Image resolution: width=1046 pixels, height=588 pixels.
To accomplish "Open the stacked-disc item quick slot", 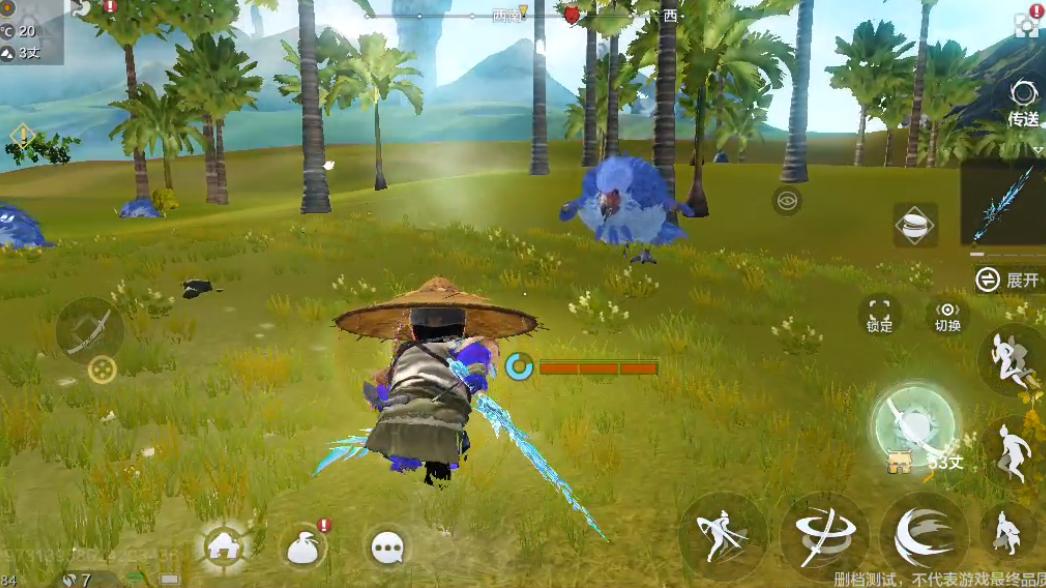I will click(915, 226).
